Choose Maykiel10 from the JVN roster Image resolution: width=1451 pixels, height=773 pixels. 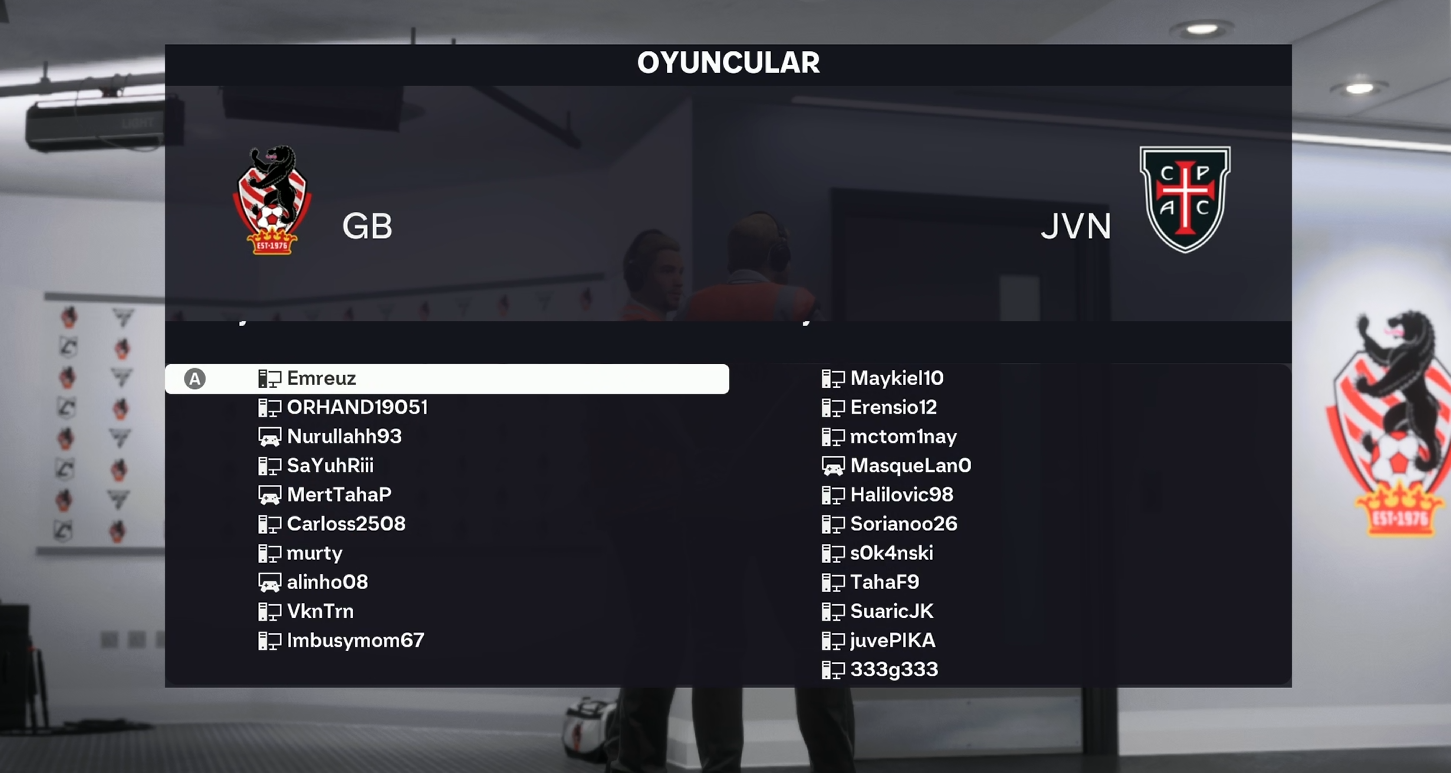point(896,379)
